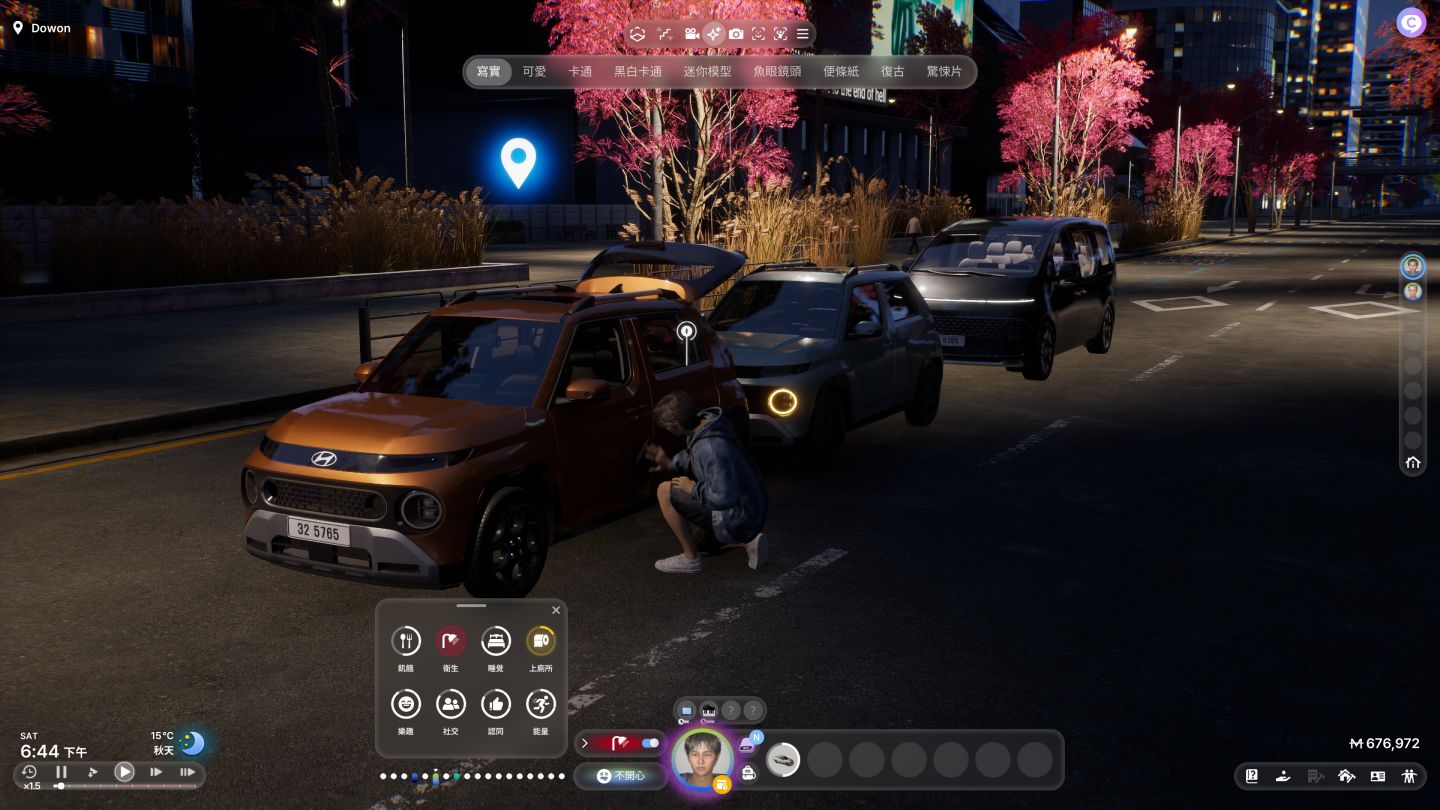This screenshot has height=810, width=1440.
Task: Close the needs panel
Action: 556,610
